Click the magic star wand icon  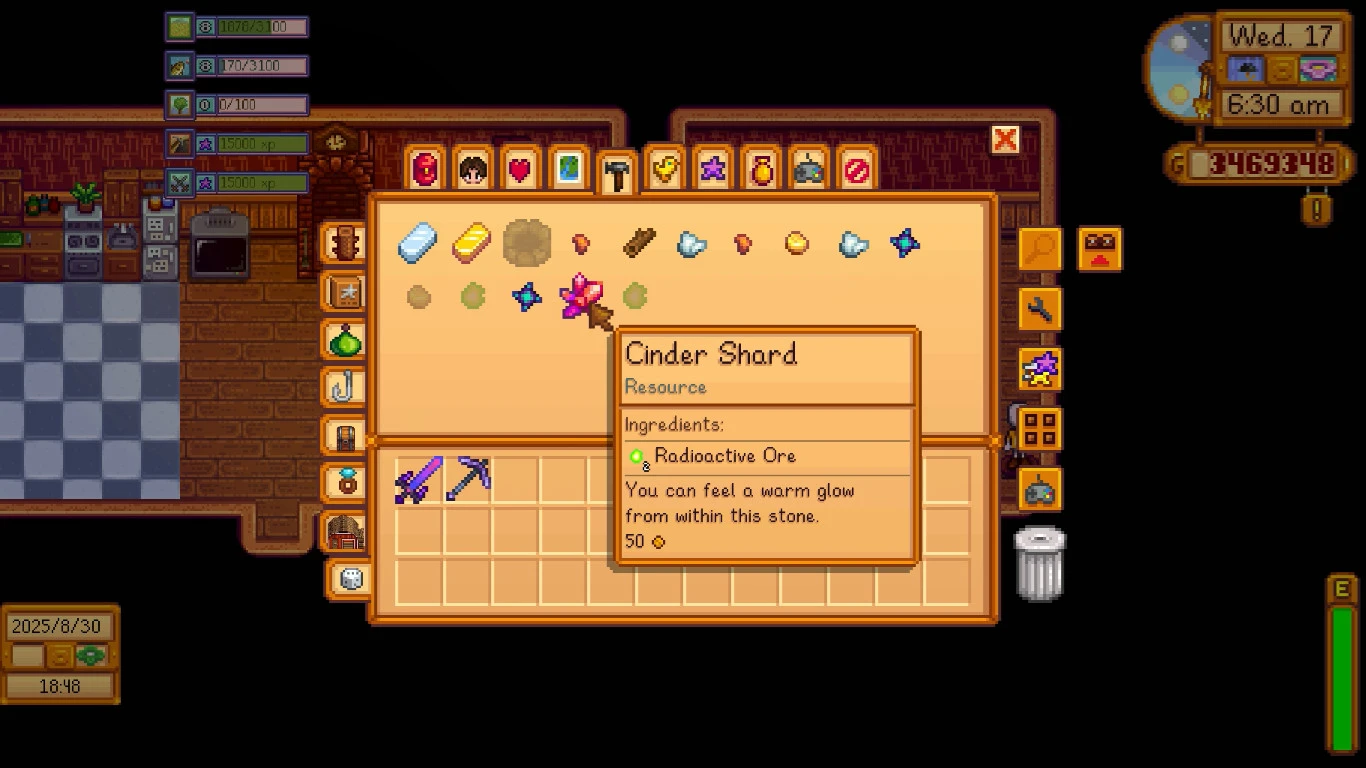[x=1040, y=368]
